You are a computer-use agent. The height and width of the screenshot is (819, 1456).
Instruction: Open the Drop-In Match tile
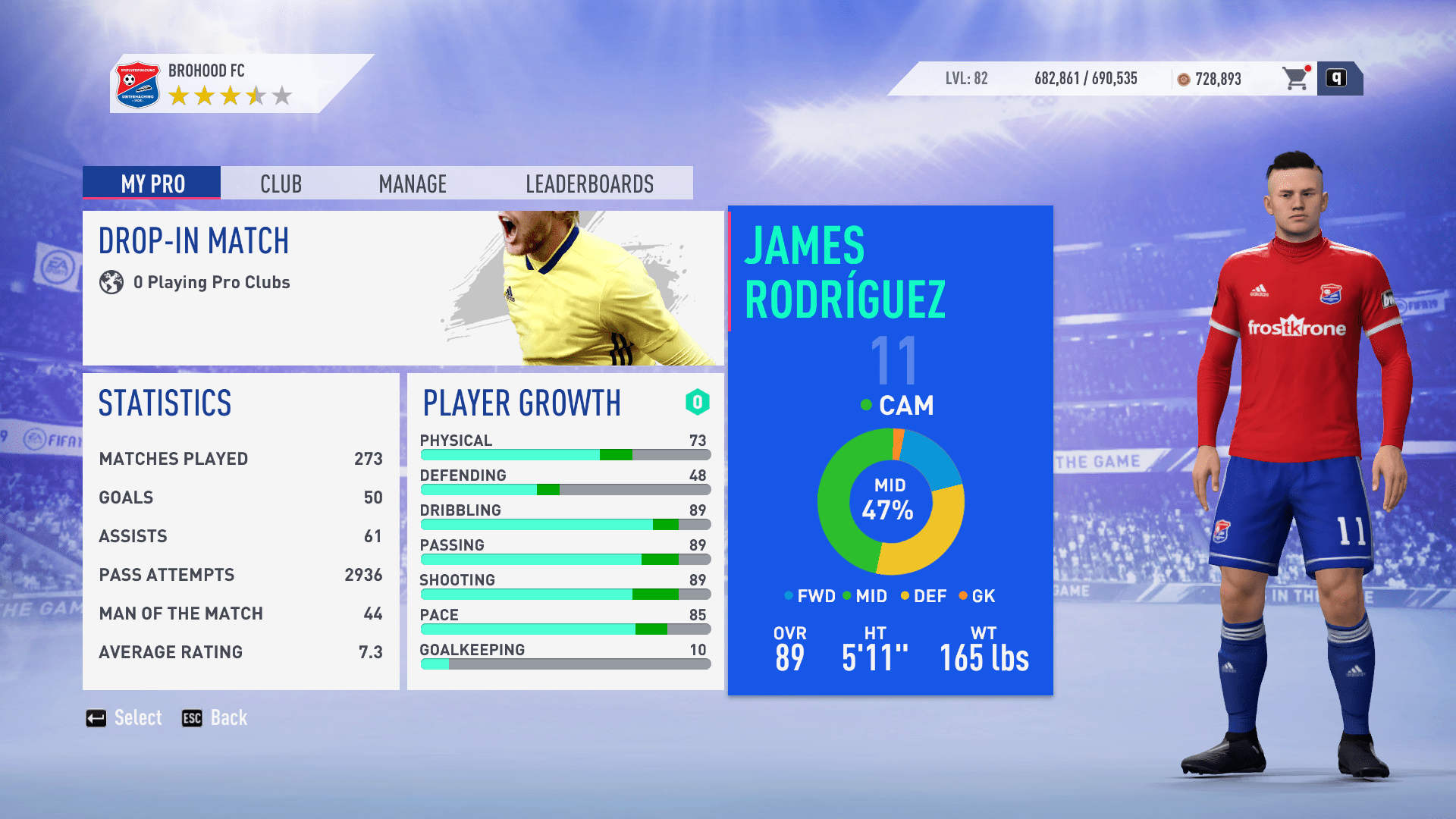[x=403, y=288]
